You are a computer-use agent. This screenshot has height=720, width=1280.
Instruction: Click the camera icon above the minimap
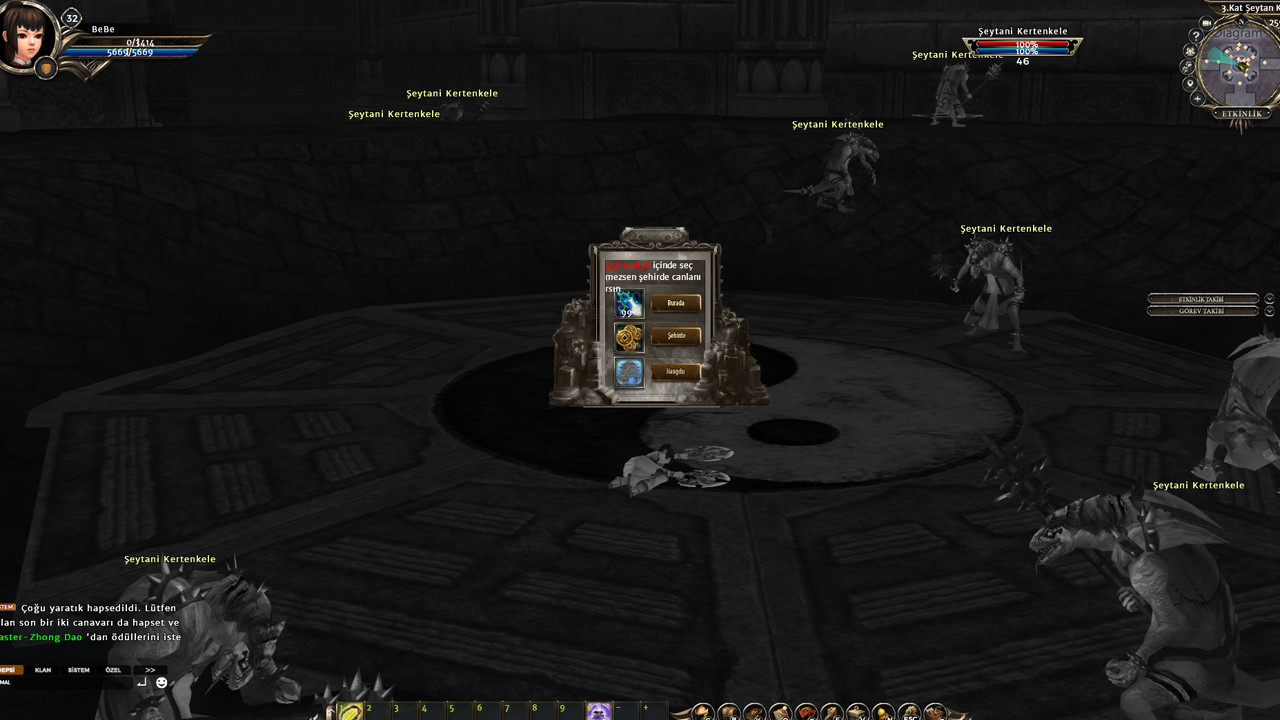pos(1206,23)
